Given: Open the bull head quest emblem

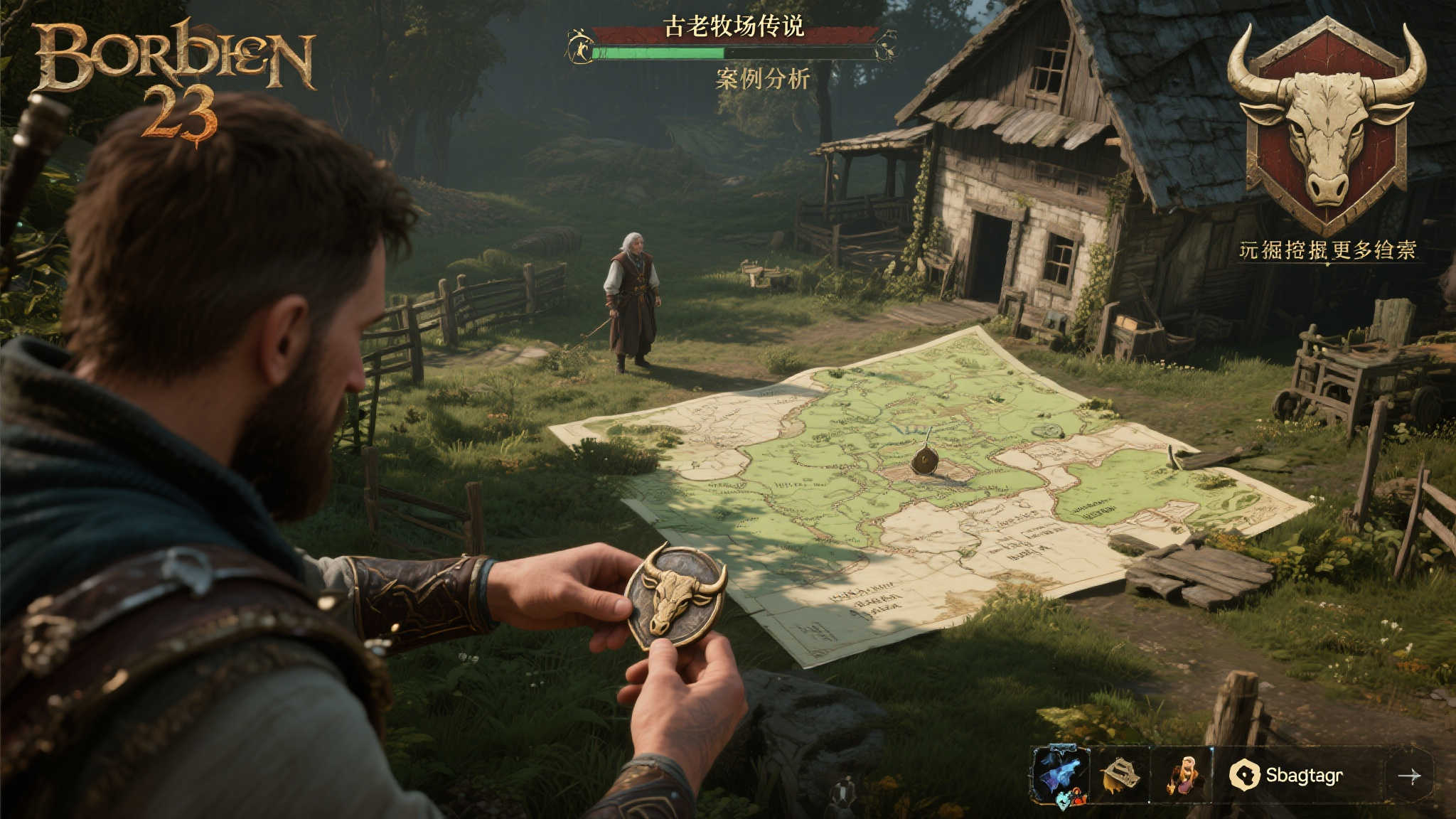Looking at the screenshot, I should (1327, 125).
